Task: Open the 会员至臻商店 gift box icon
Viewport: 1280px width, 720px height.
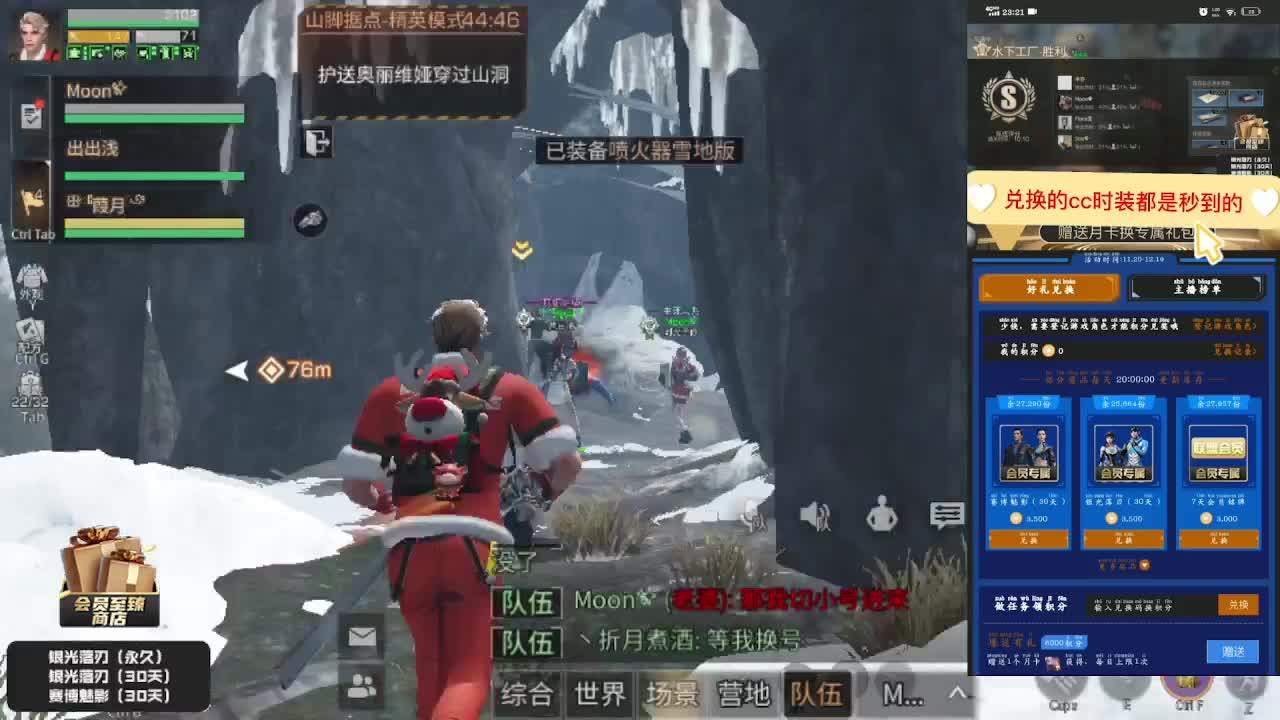Action: 105,575
